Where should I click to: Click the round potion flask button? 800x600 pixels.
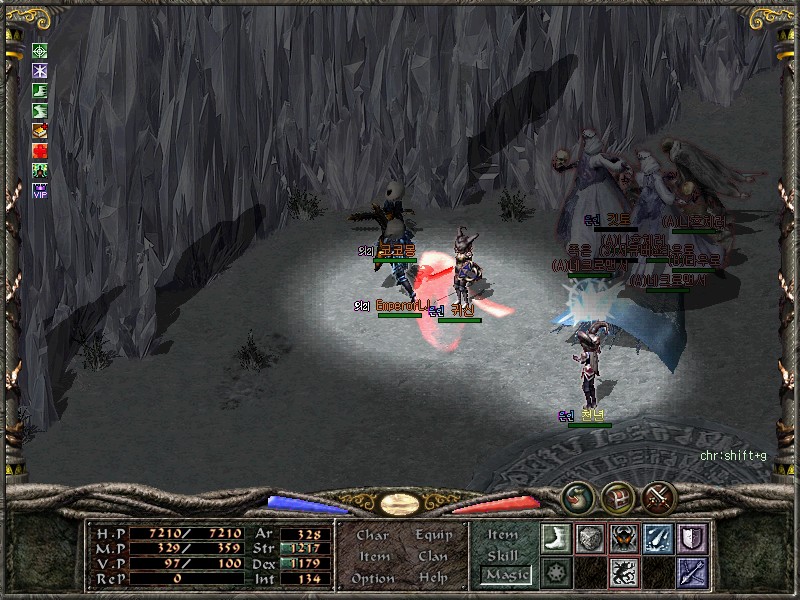tap(576, 497)
